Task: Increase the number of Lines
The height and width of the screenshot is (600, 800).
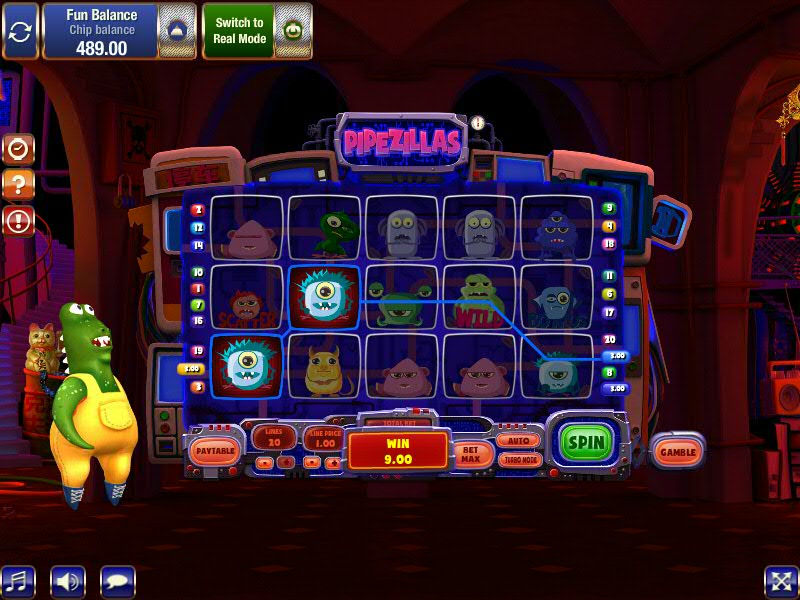Action: coord(286,462)
